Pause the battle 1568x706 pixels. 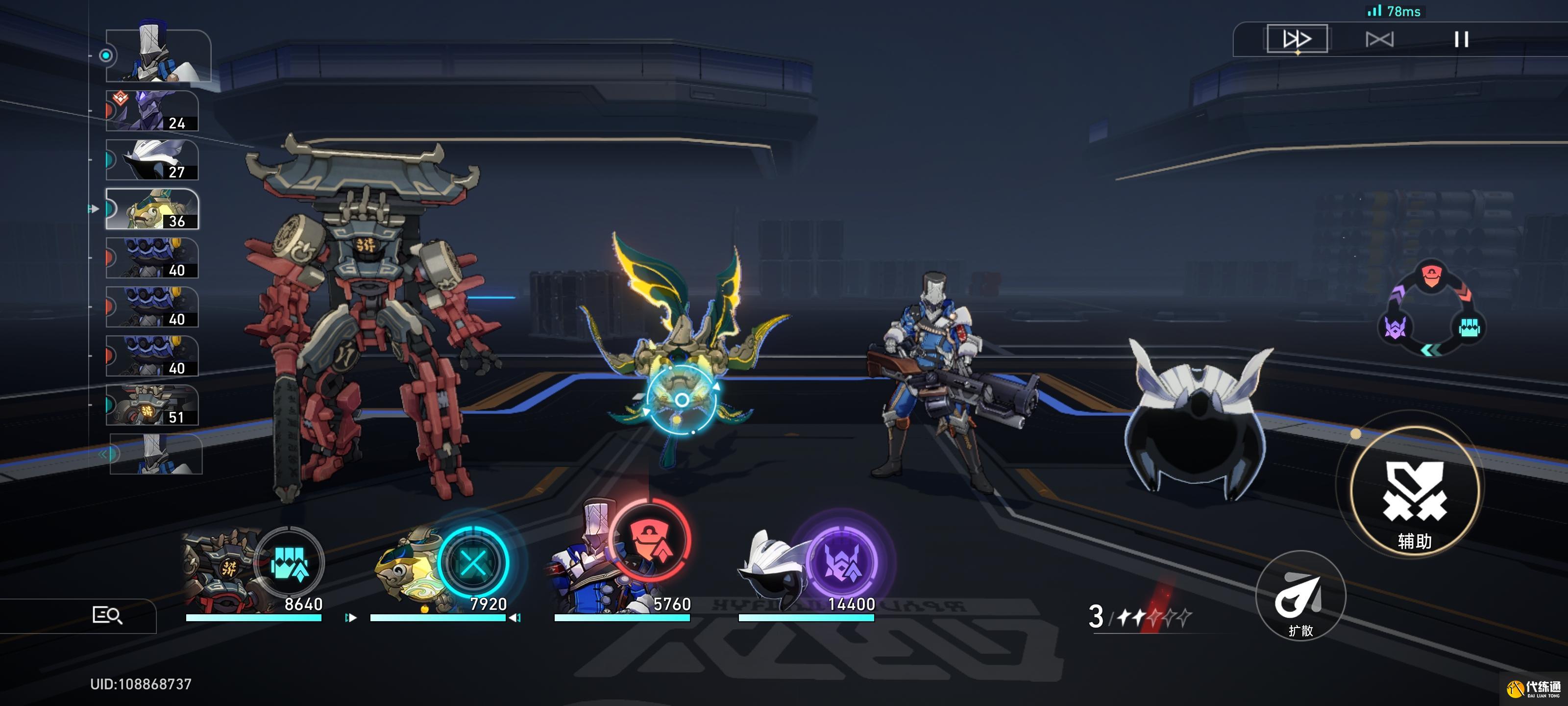coord(1461,40)
